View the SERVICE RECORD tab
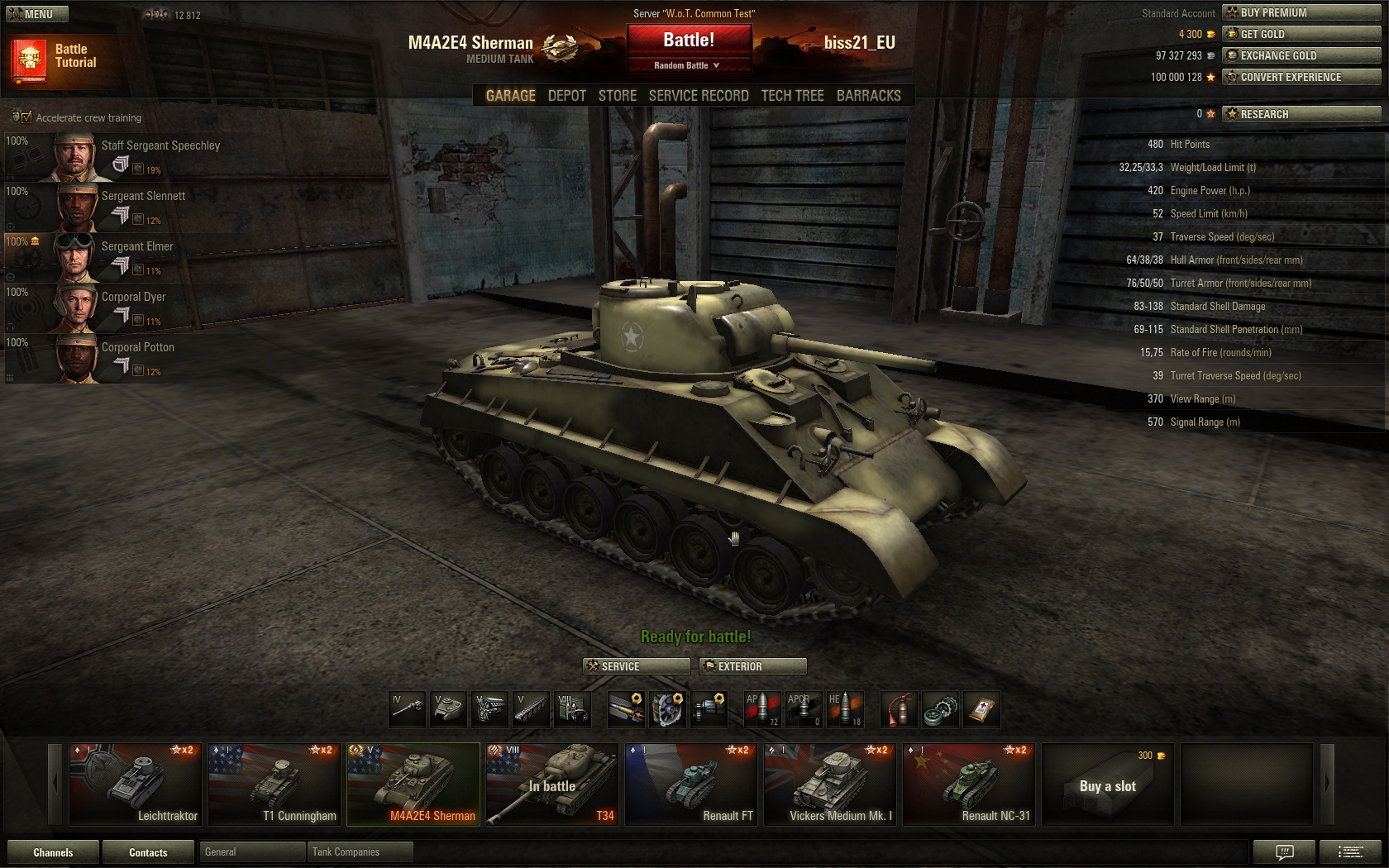1389x868 pixels. click(699, 96)
